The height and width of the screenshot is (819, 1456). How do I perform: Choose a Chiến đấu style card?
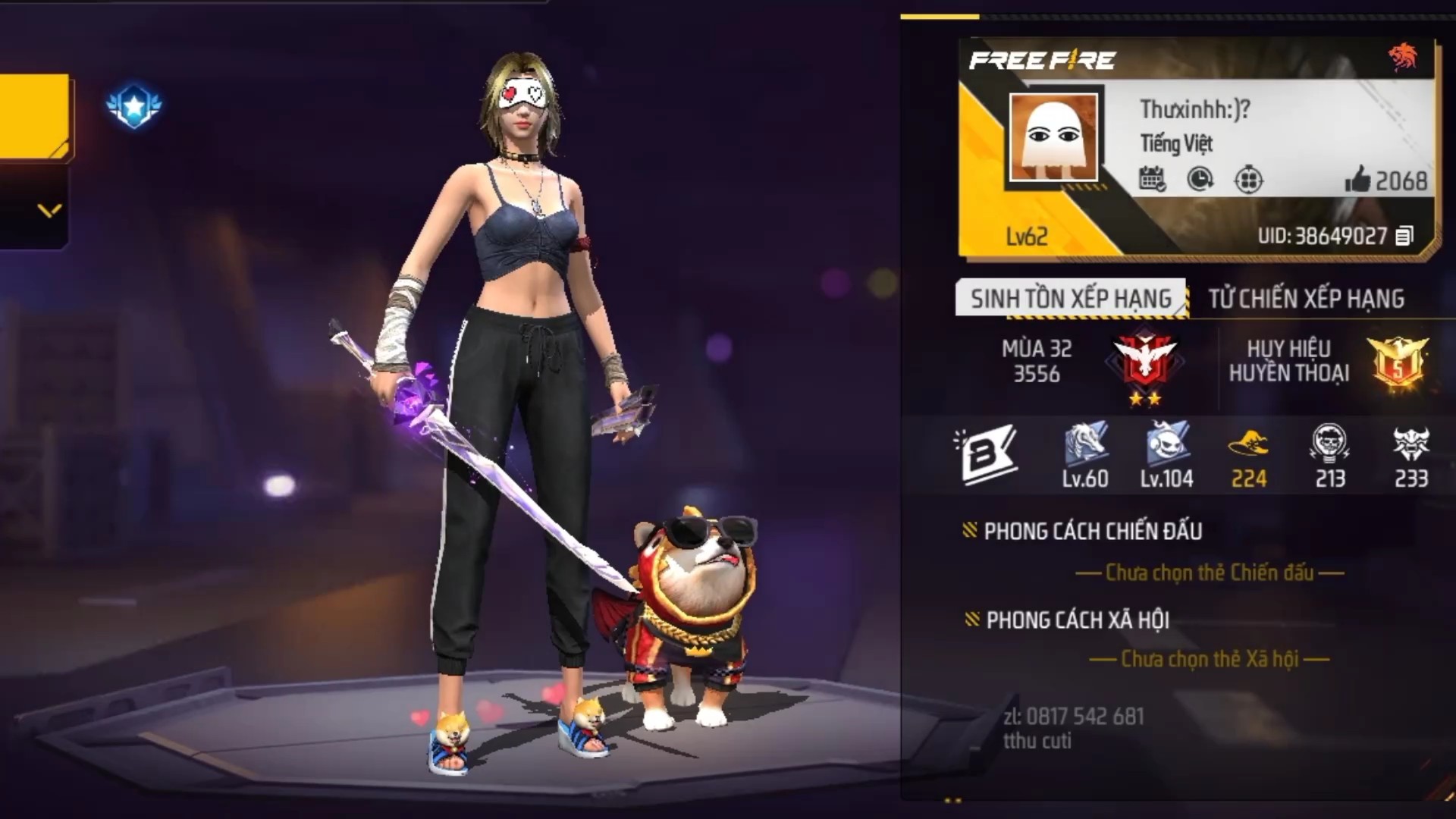(x=1210, y=573)
